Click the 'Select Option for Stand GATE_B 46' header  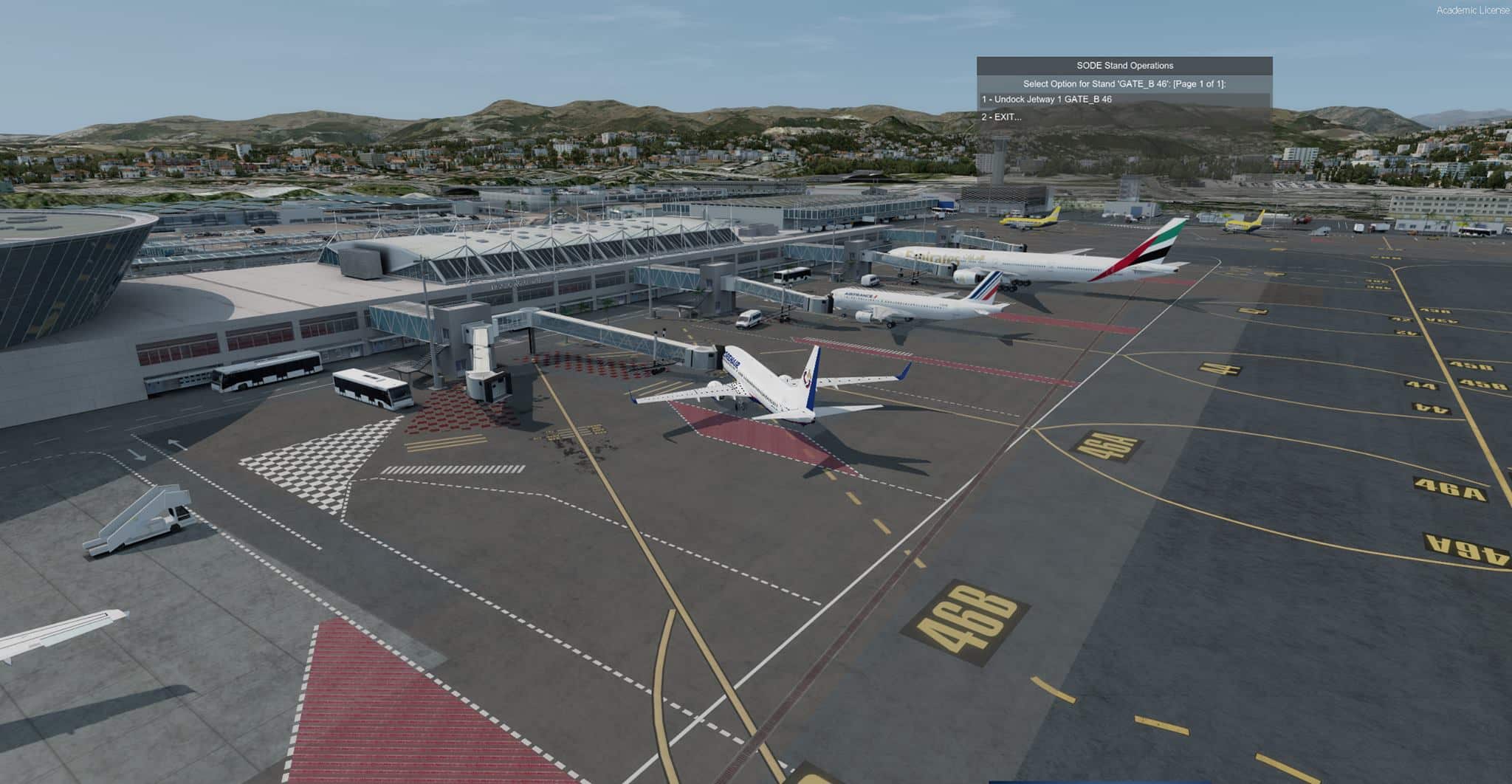1125,83
